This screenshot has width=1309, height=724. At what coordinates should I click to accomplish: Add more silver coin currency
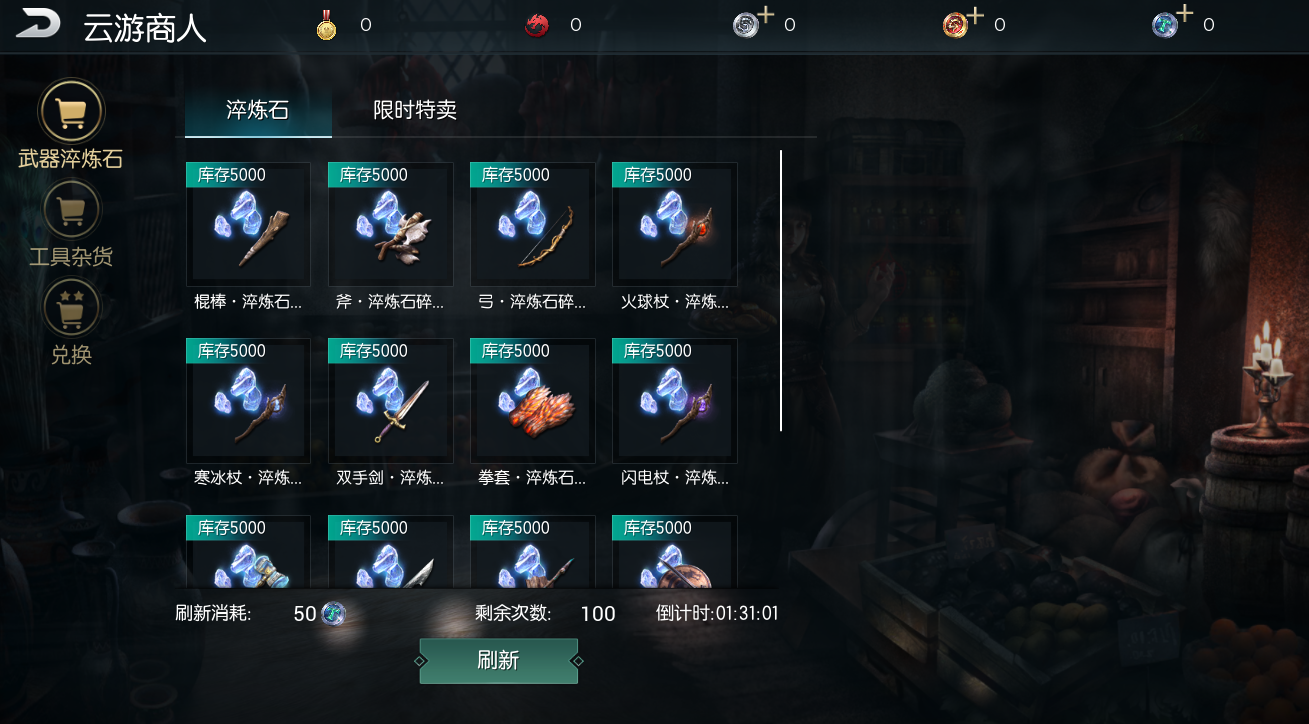[765, 16]
